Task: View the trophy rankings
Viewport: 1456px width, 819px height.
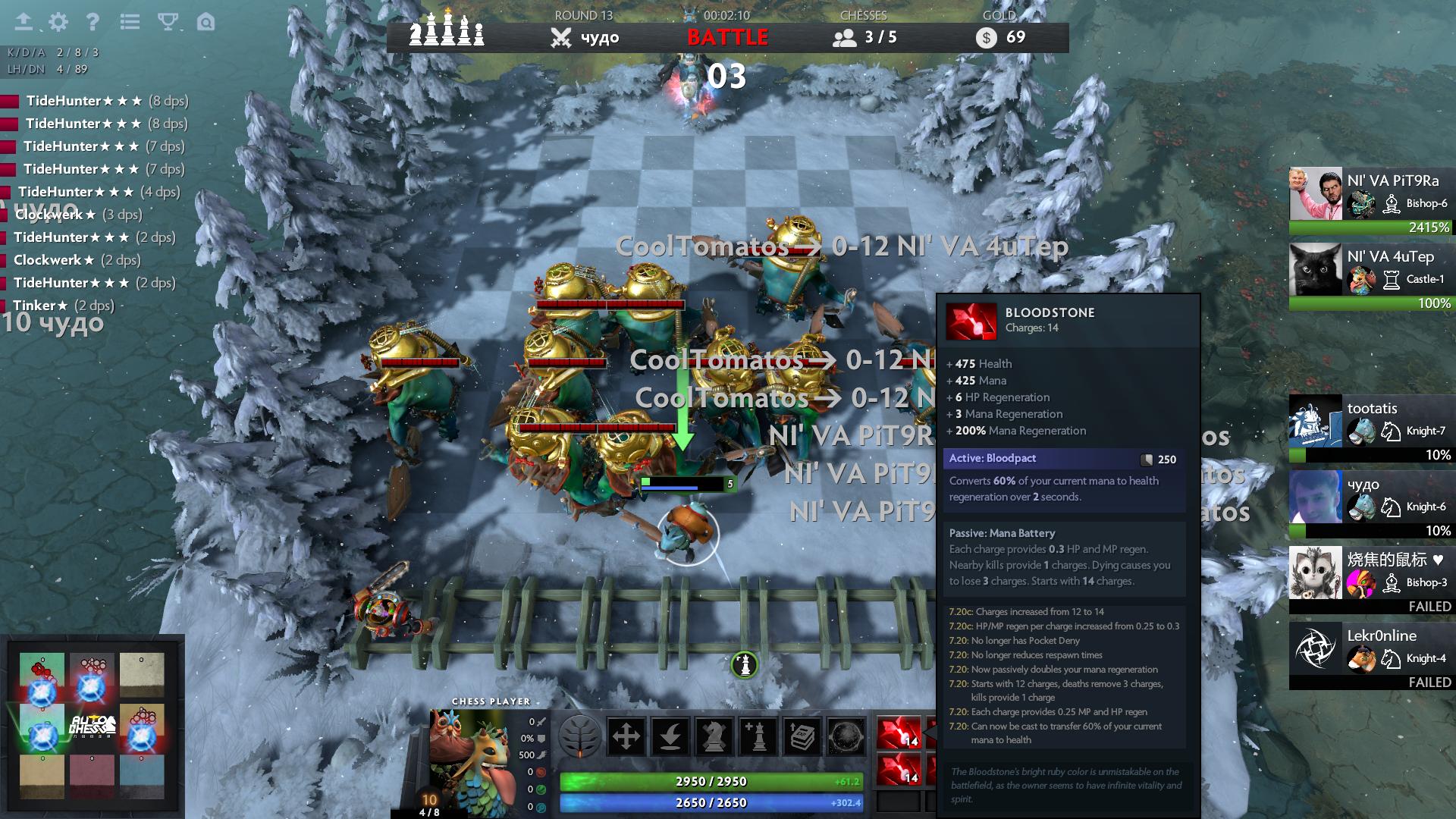Action: [168, 23]
